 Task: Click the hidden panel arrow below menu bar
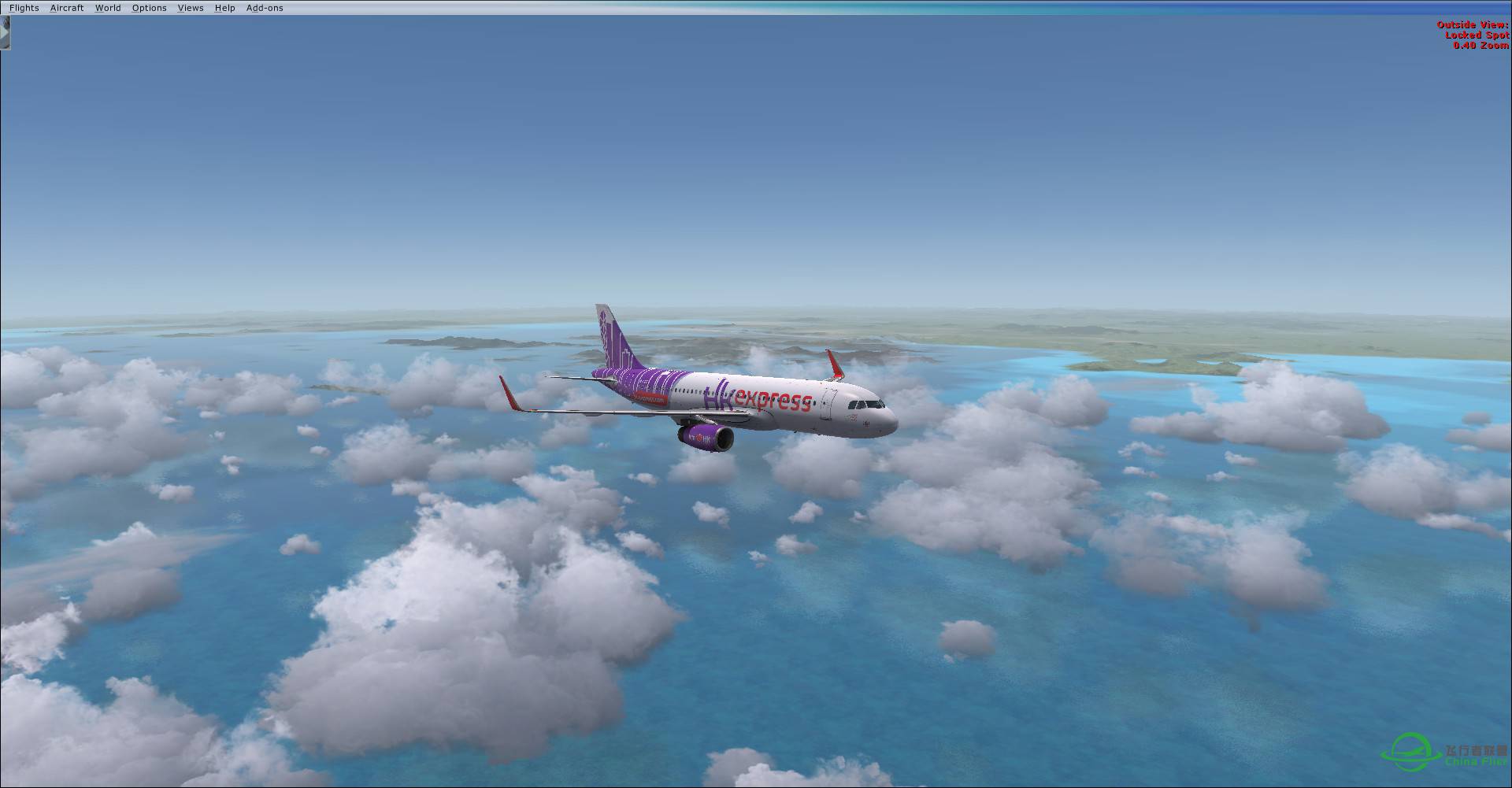pos(6,33)
